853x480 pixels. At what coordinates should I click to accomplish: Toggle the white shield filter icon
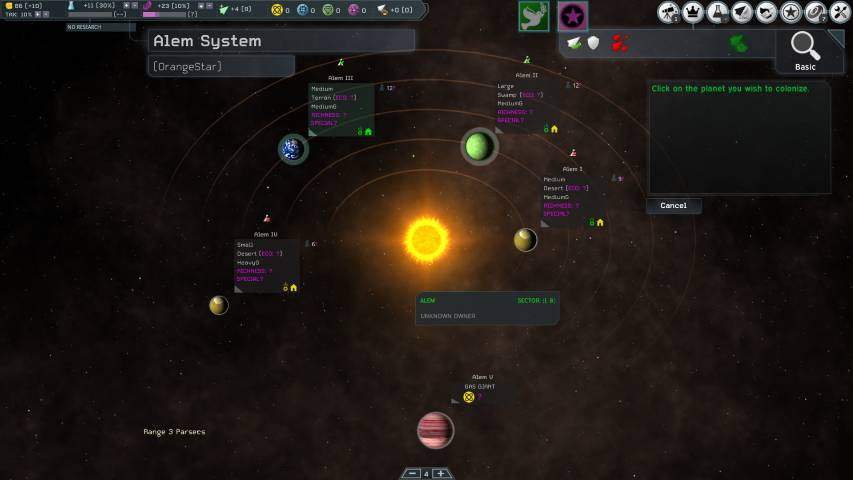point(593,43)
